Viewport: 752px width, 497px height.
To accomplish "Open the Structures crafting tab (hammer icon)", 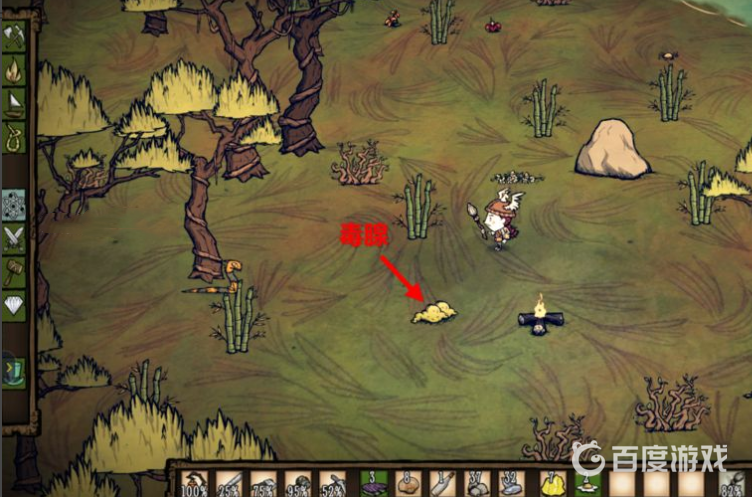I will click(x=15, y=271).
